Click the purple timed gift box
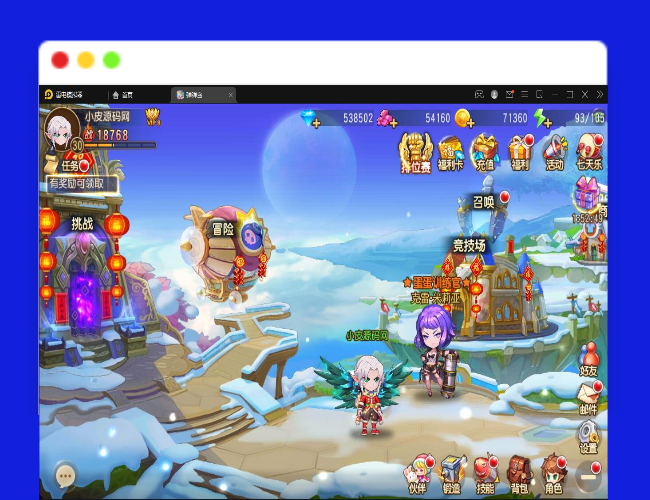Screen dimensions: 650x500 tap(588, 196)
